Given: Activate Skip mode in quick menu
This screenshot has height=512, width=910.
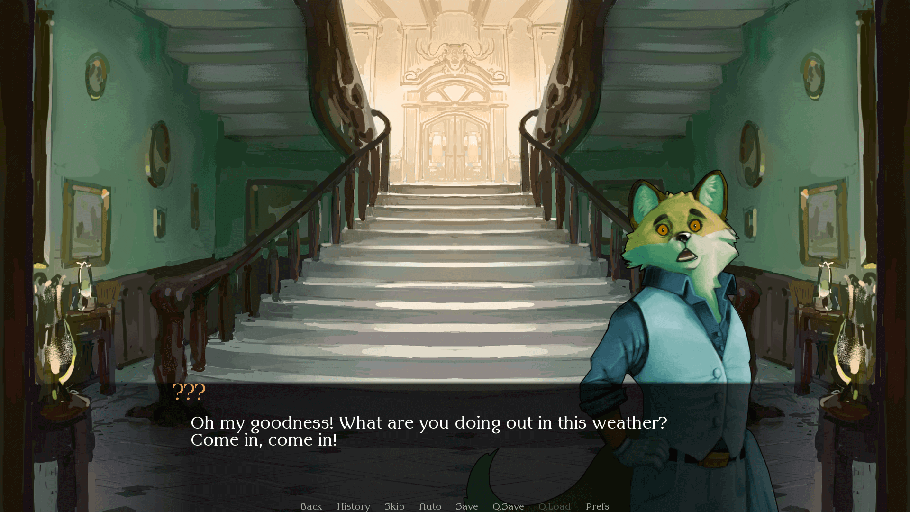Looking at the screenshot, I should pos(394,506).
